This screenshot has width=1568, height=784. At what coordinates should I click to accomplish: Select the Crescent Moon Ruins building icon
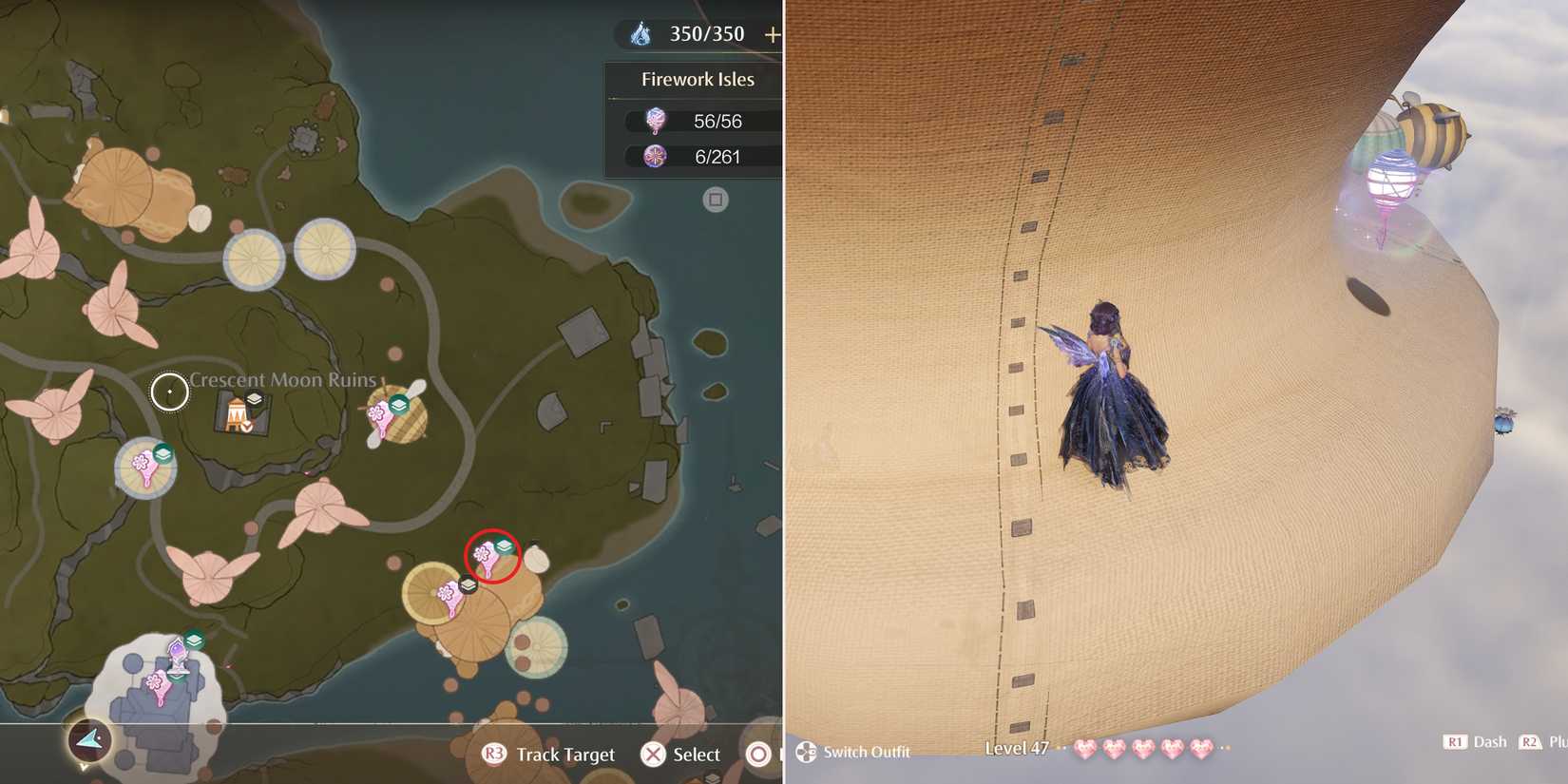point(235,416)
